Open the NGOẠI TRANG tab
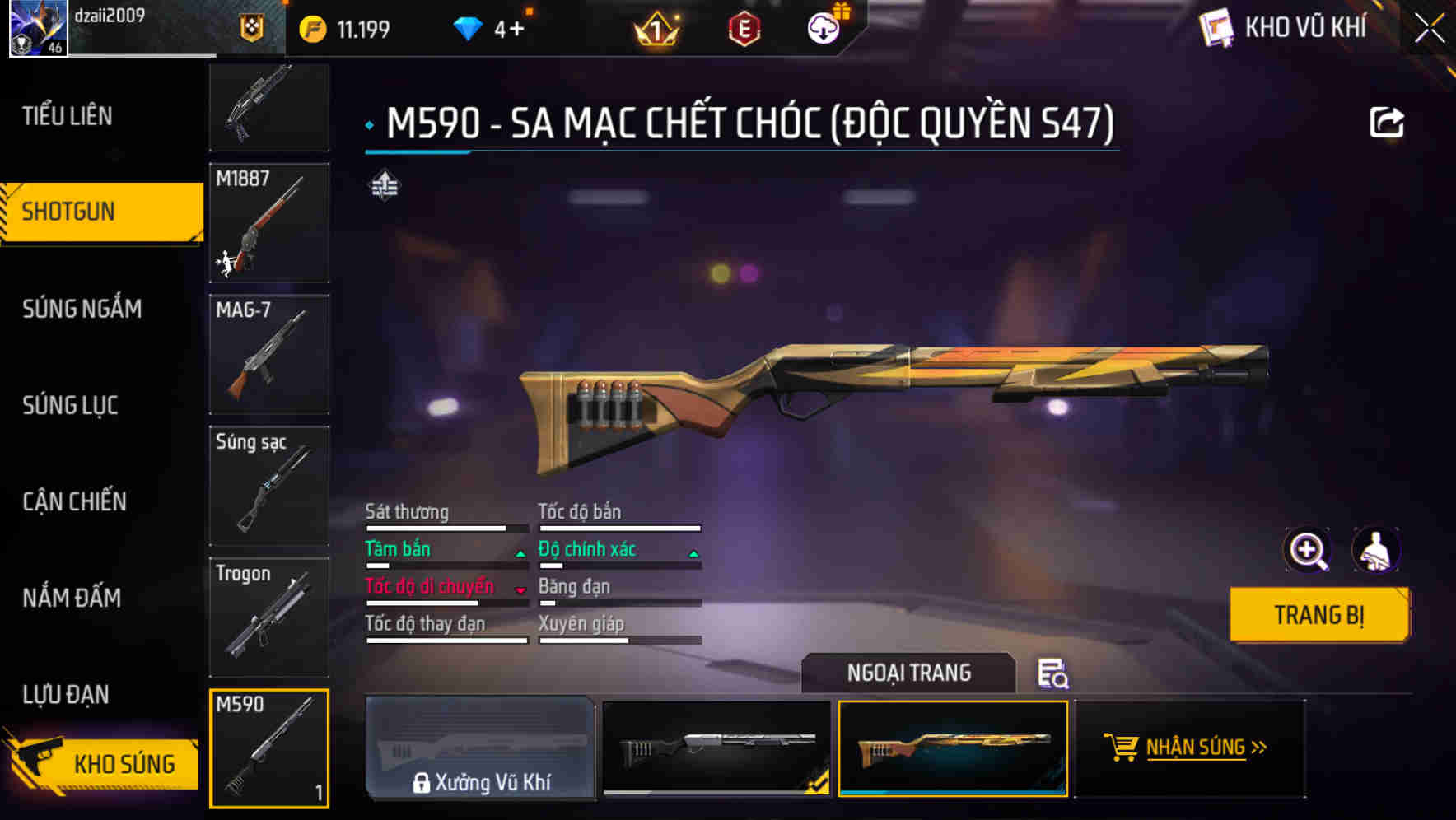This screenshot has height=820, width=1456. (x=908, y=673)
